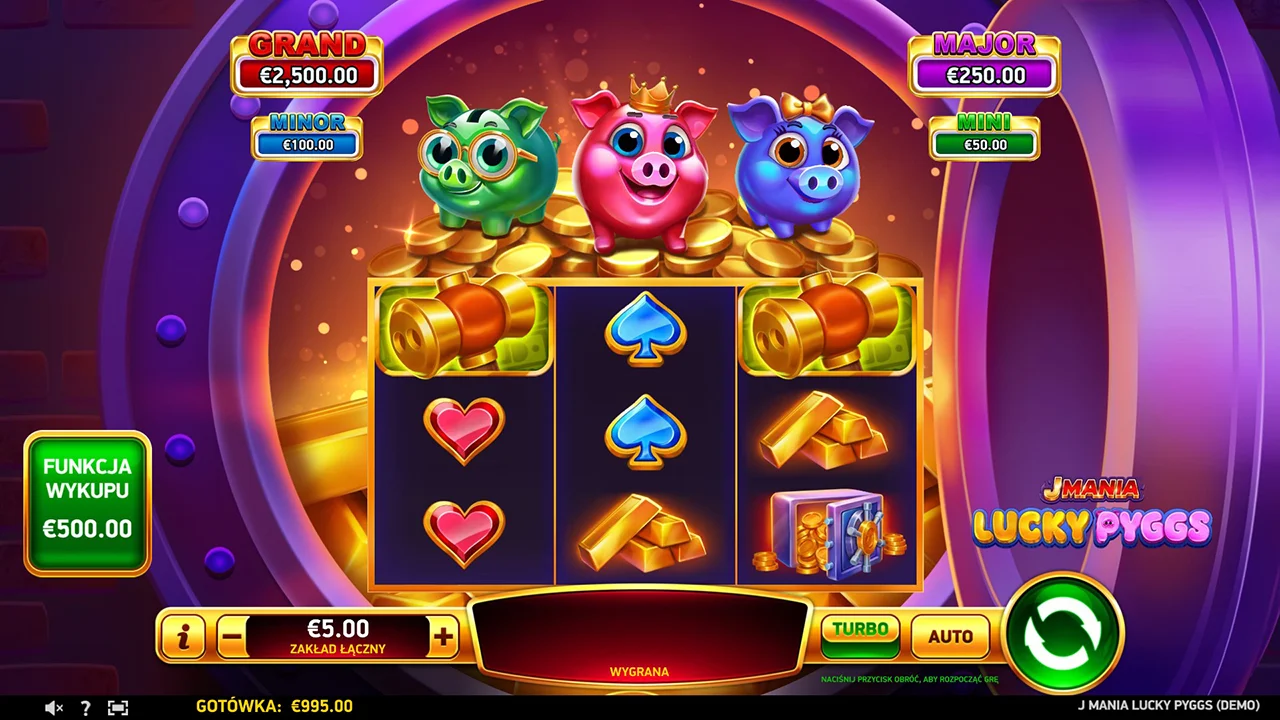
Task: Mute the game sound
Action: click(54, 707)
